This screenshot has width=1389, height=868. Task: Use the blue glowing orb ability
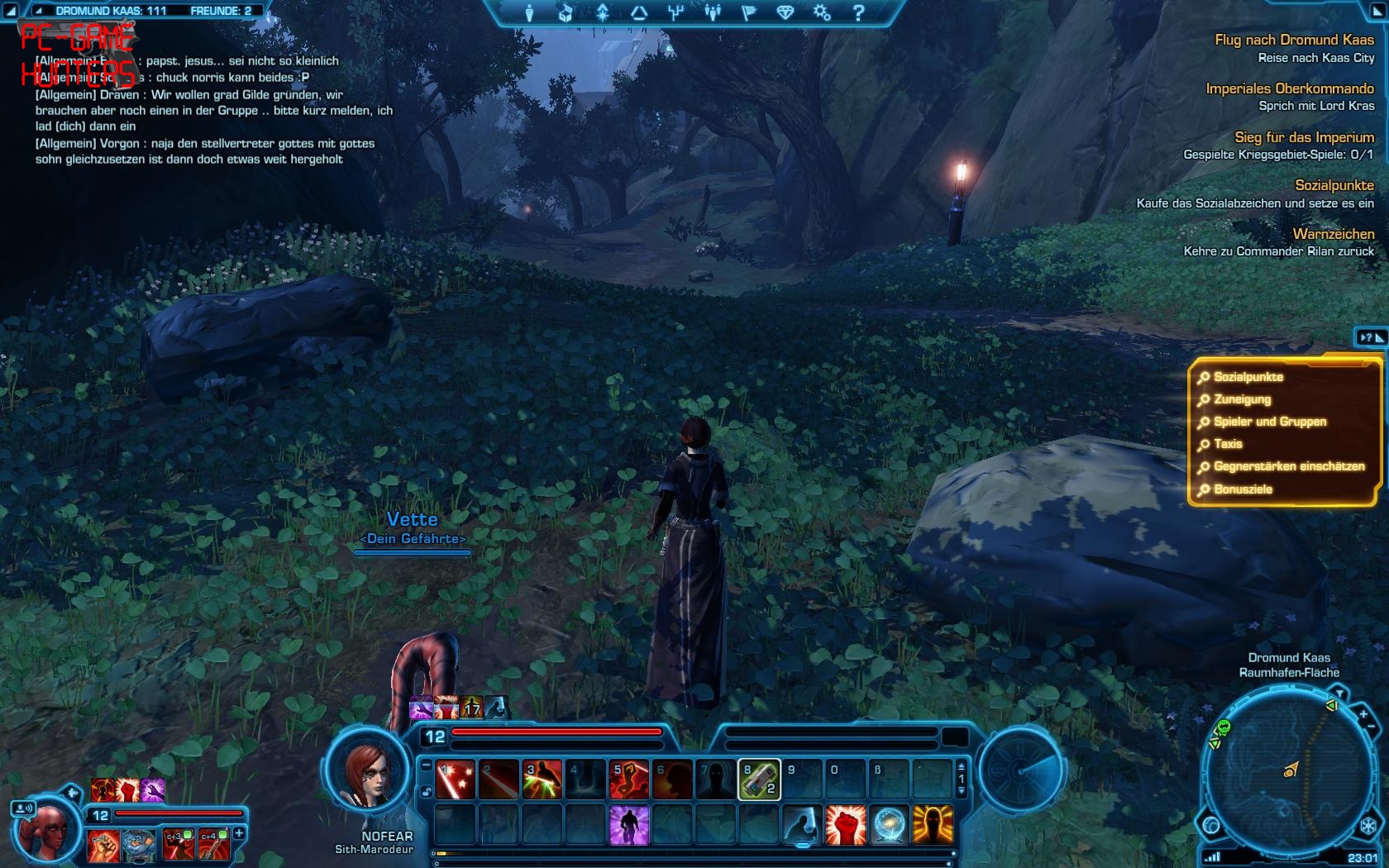click(x=889, y=825)
